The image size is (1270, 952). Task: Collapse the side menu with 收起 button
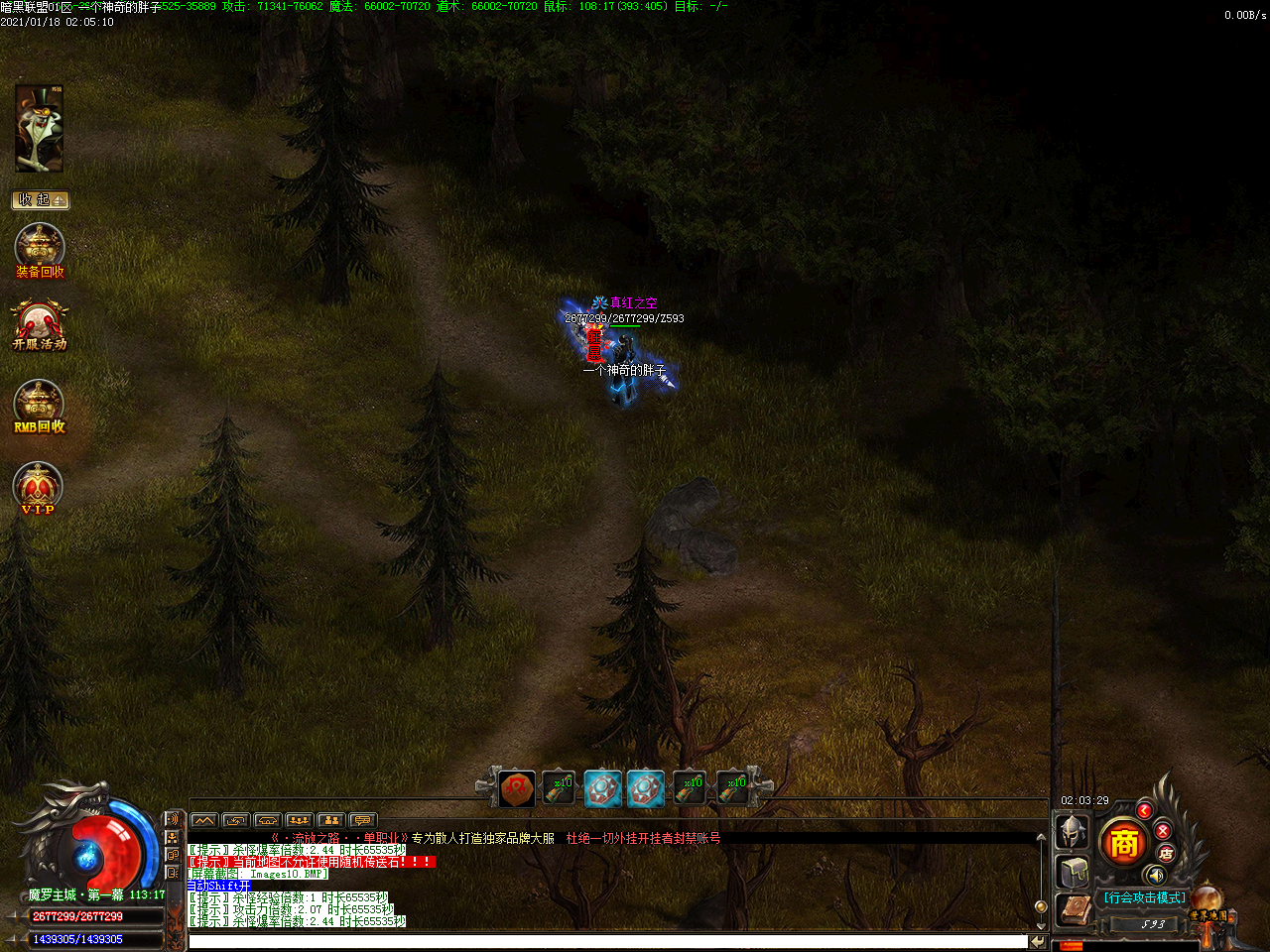click(x=40, y=200)
